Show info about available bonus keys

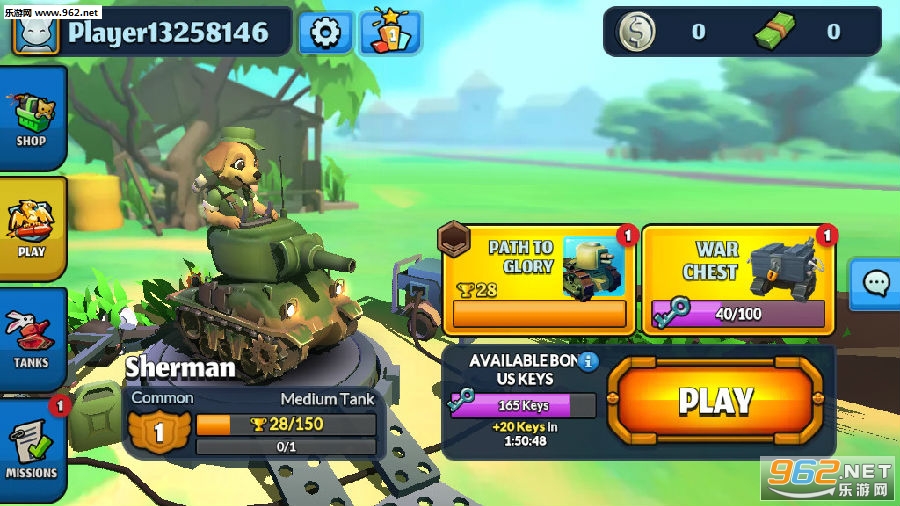[589, 361]
